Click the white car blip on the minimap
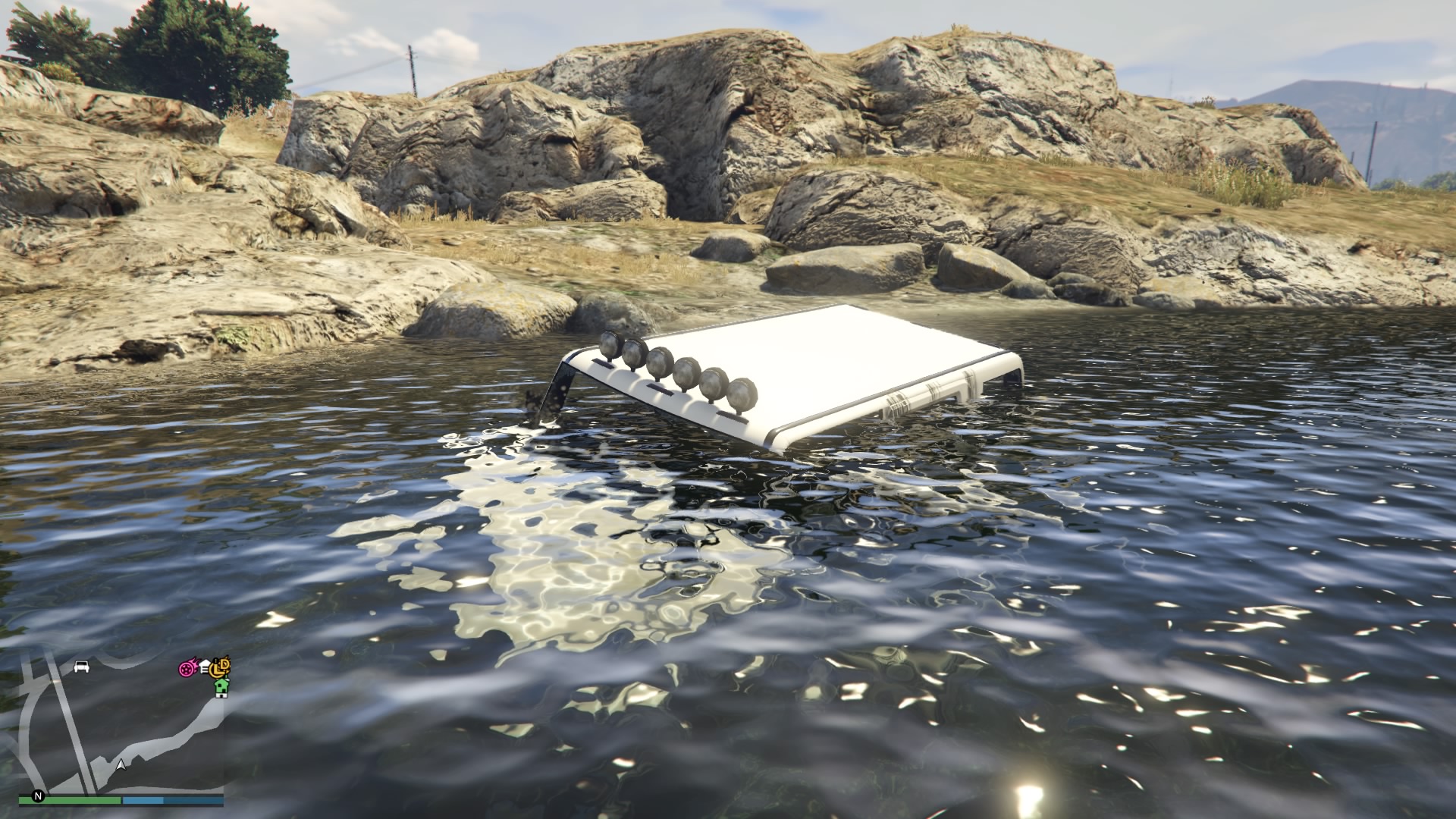Screen dimensions: 1456x819 tap(82, 667)
